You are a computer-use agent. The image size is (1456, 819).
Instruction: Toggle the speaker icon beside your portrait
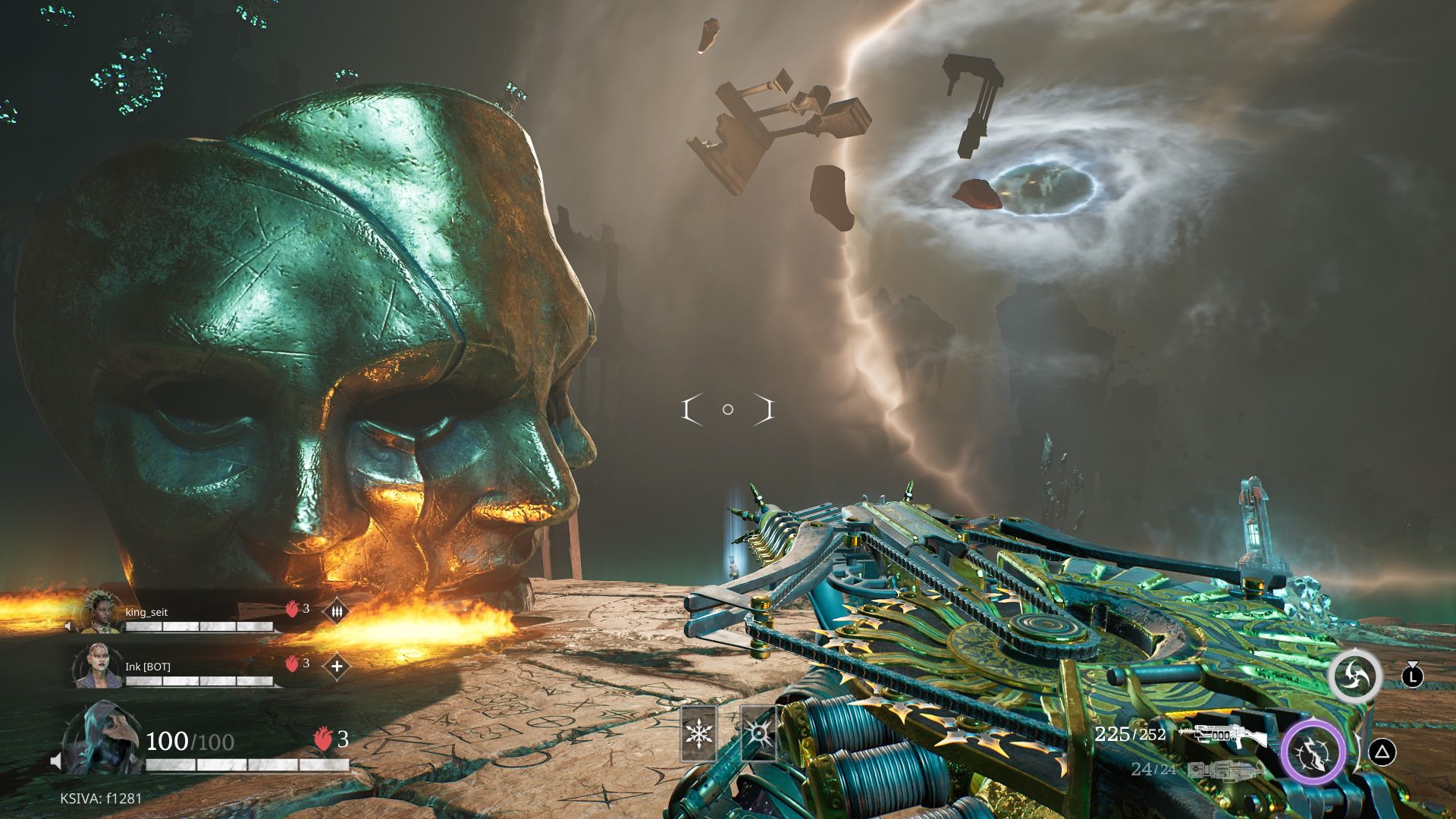coord(55,760)
